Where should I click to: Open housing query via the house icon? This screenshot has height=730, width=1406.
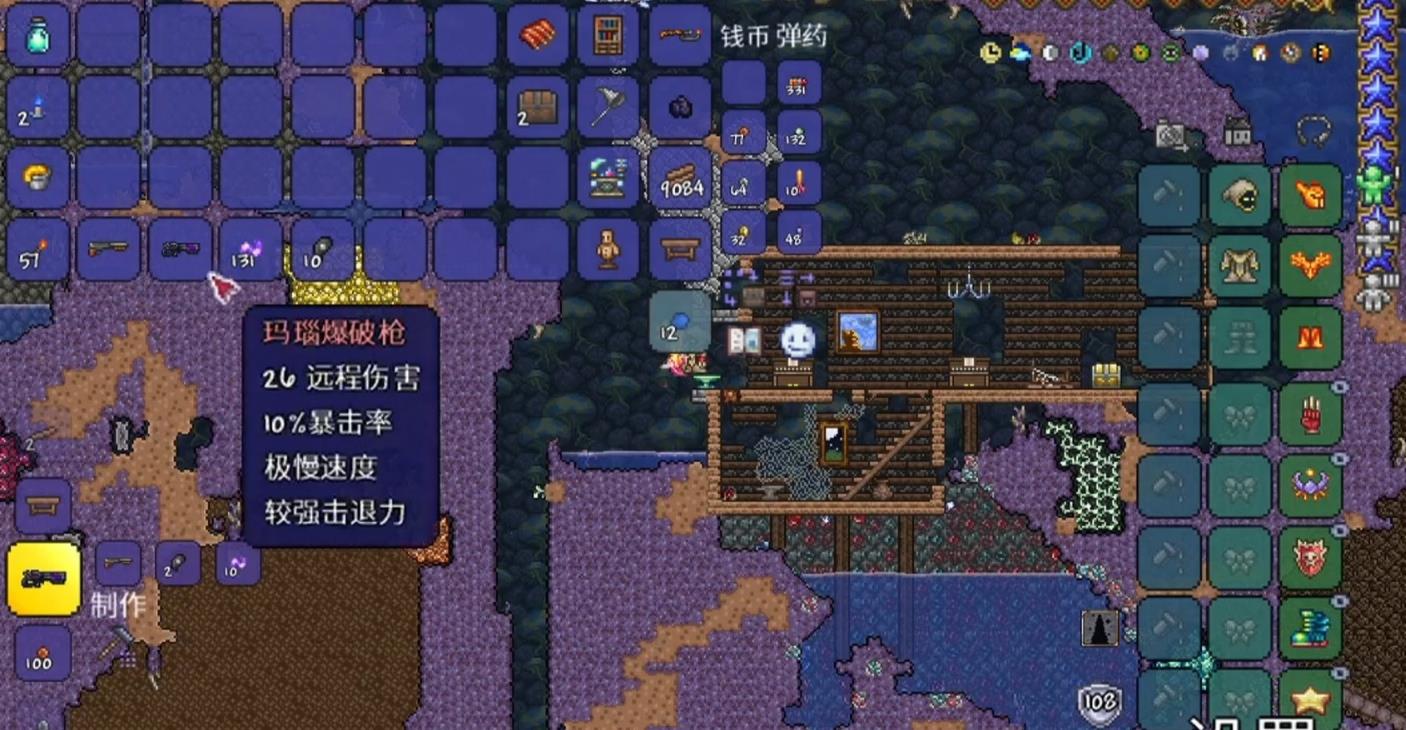click(1237, 130)
